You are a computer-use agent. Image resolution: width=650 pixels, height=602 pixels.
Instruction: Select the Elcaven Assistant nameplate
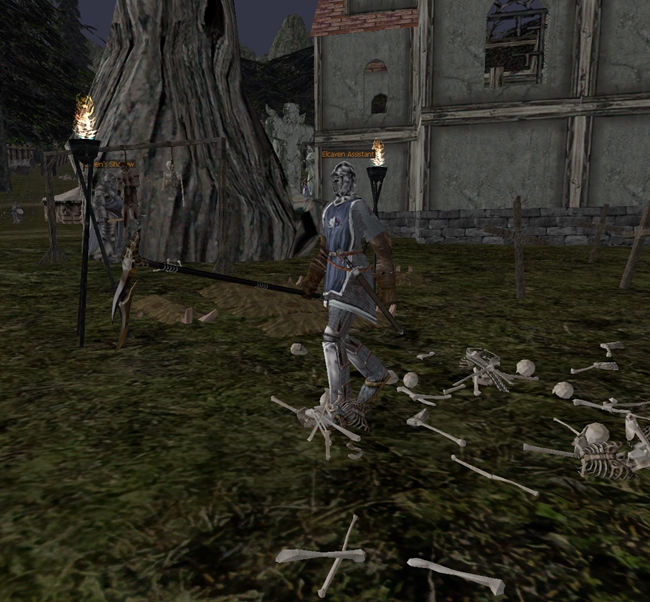pyautogui.click(x=347, y=155)
